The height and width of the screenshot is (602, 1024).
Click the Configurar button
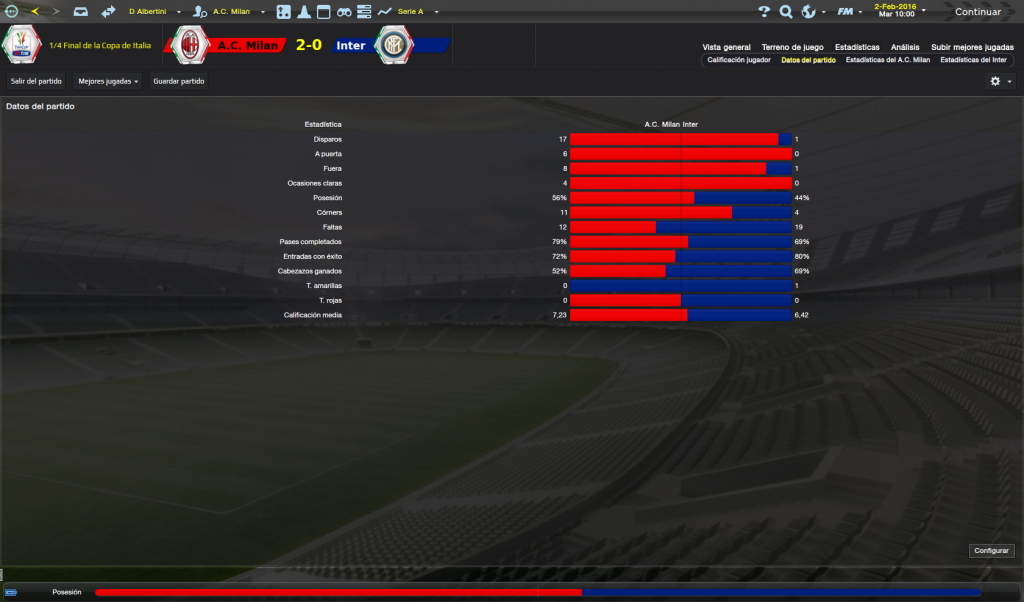click(991, 551)
